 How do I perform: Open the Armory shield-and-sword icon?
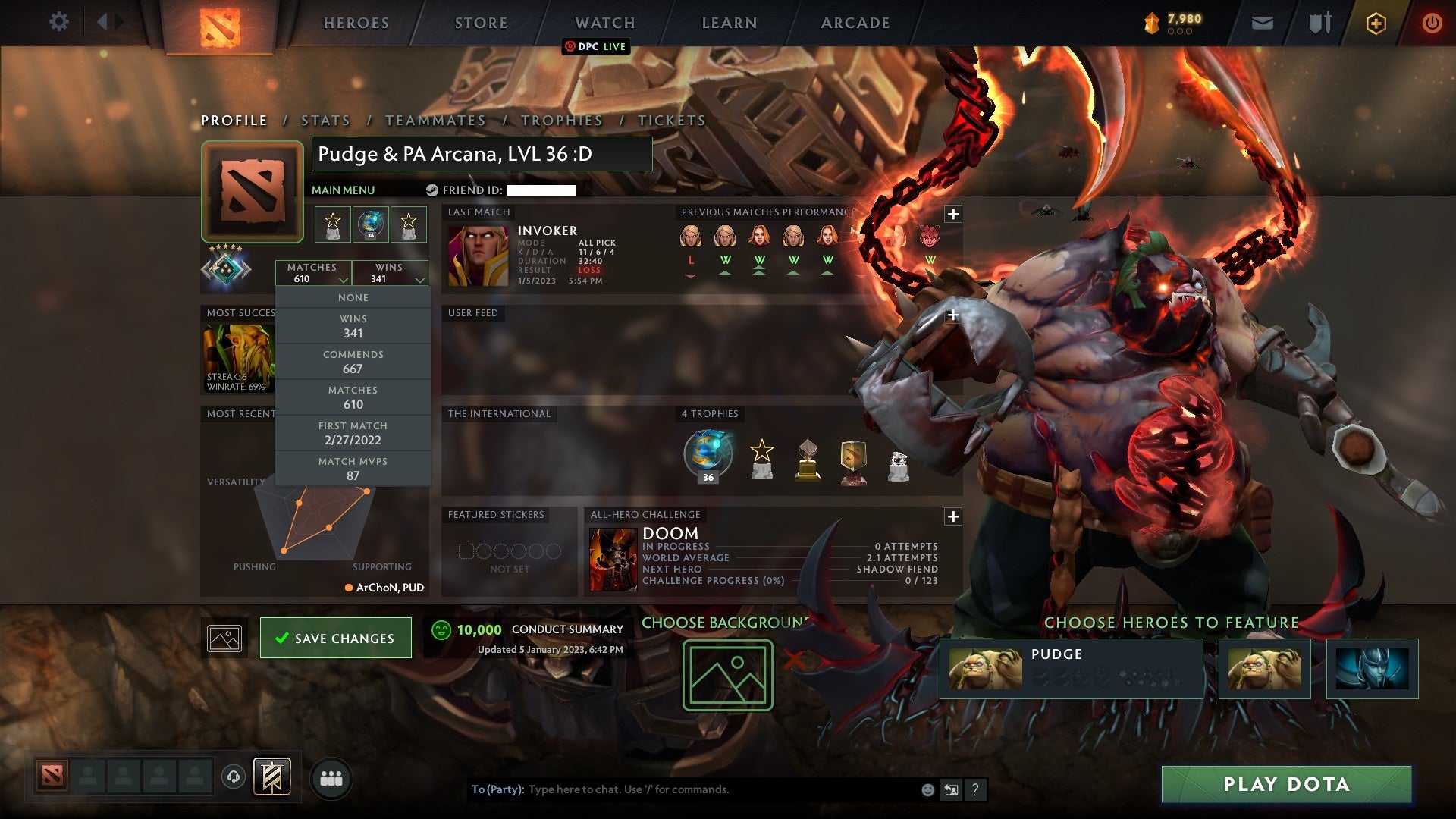coord(1319,22)
